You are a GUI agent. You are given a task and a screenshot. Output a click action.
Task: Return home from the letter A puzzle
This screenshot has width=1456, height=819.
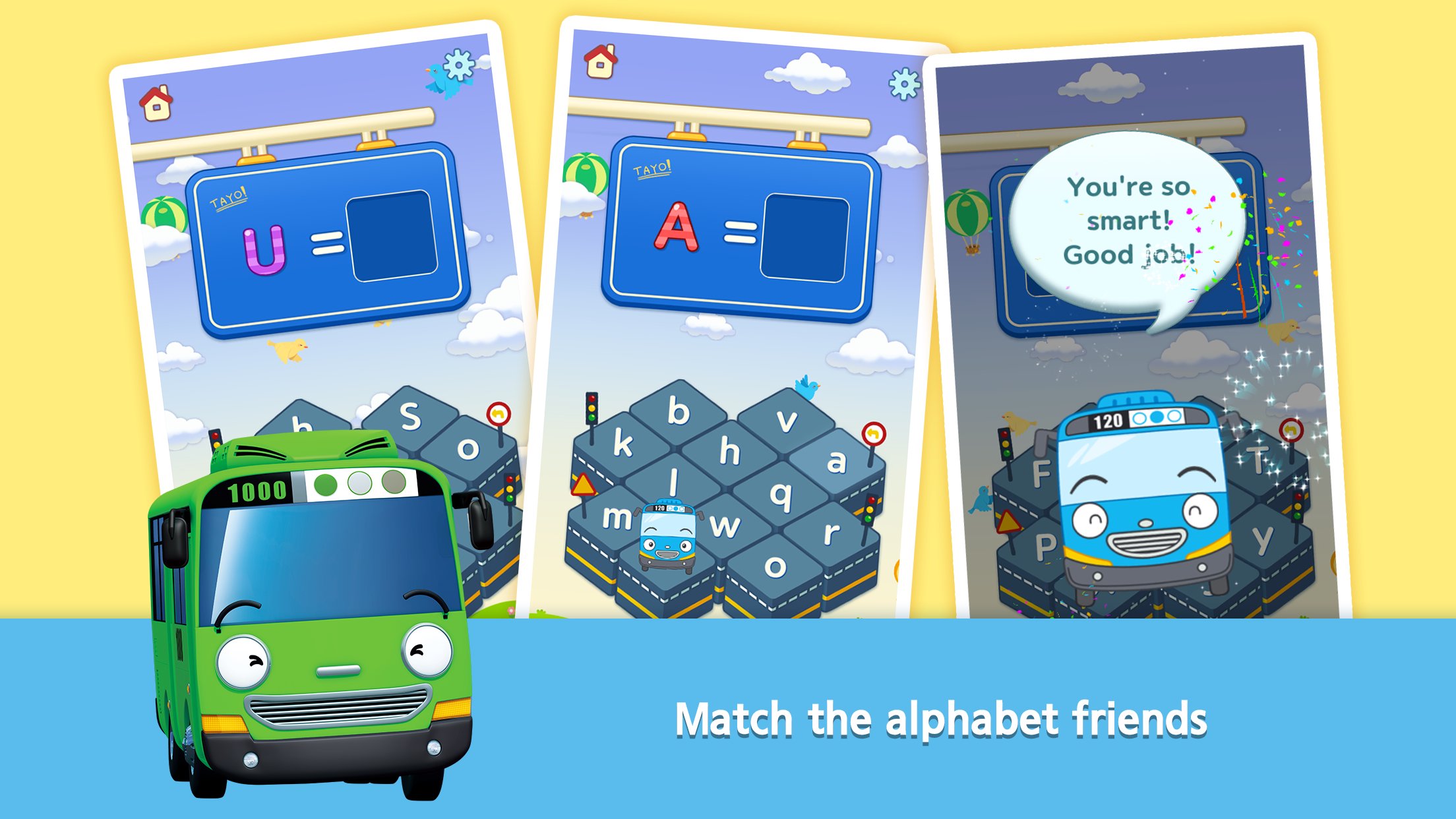click(x=600, y=61)
